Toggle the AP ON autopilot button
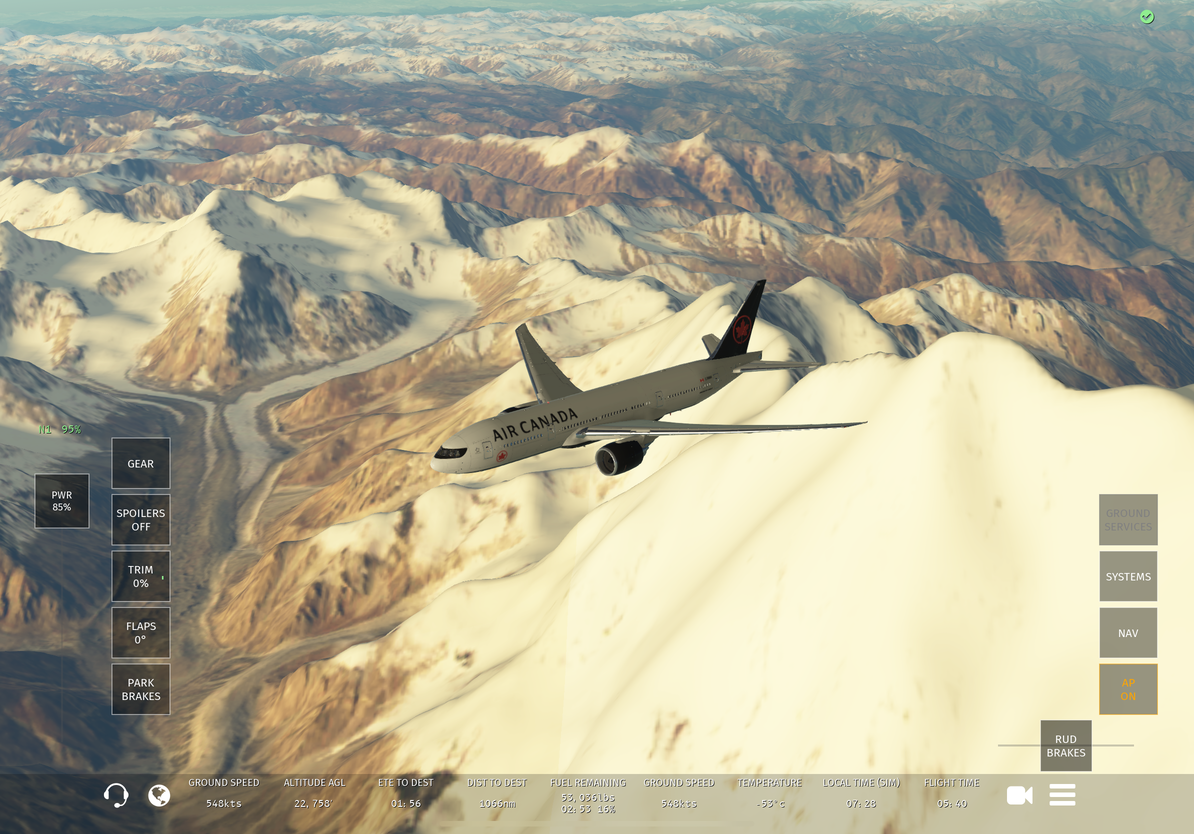Screen dimensions: 1194x834 pyautogui.click(x=1128, y=689)
